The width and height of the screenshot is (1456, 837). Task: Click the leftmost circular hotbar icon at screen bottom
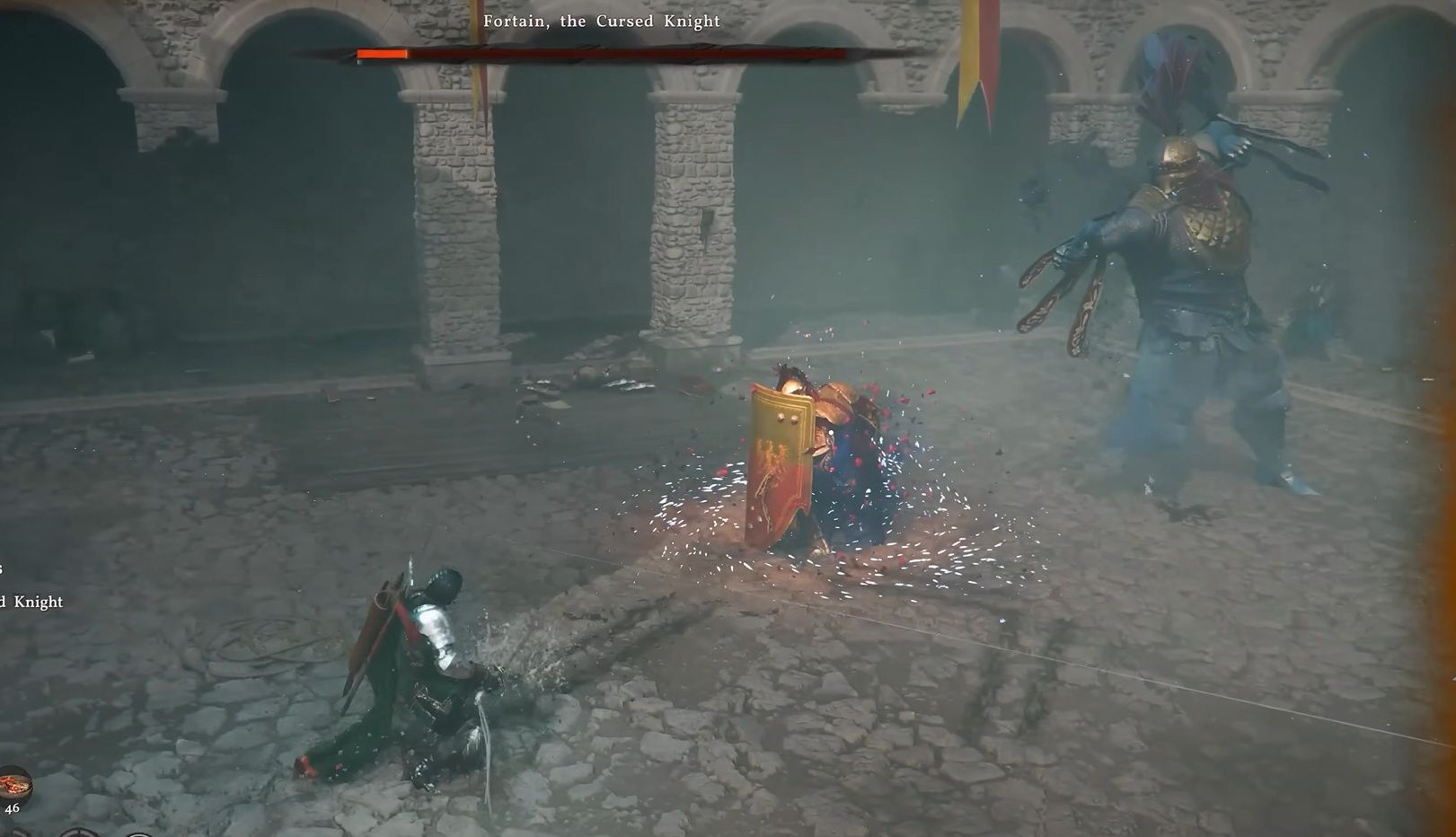[x=16, y=833]
